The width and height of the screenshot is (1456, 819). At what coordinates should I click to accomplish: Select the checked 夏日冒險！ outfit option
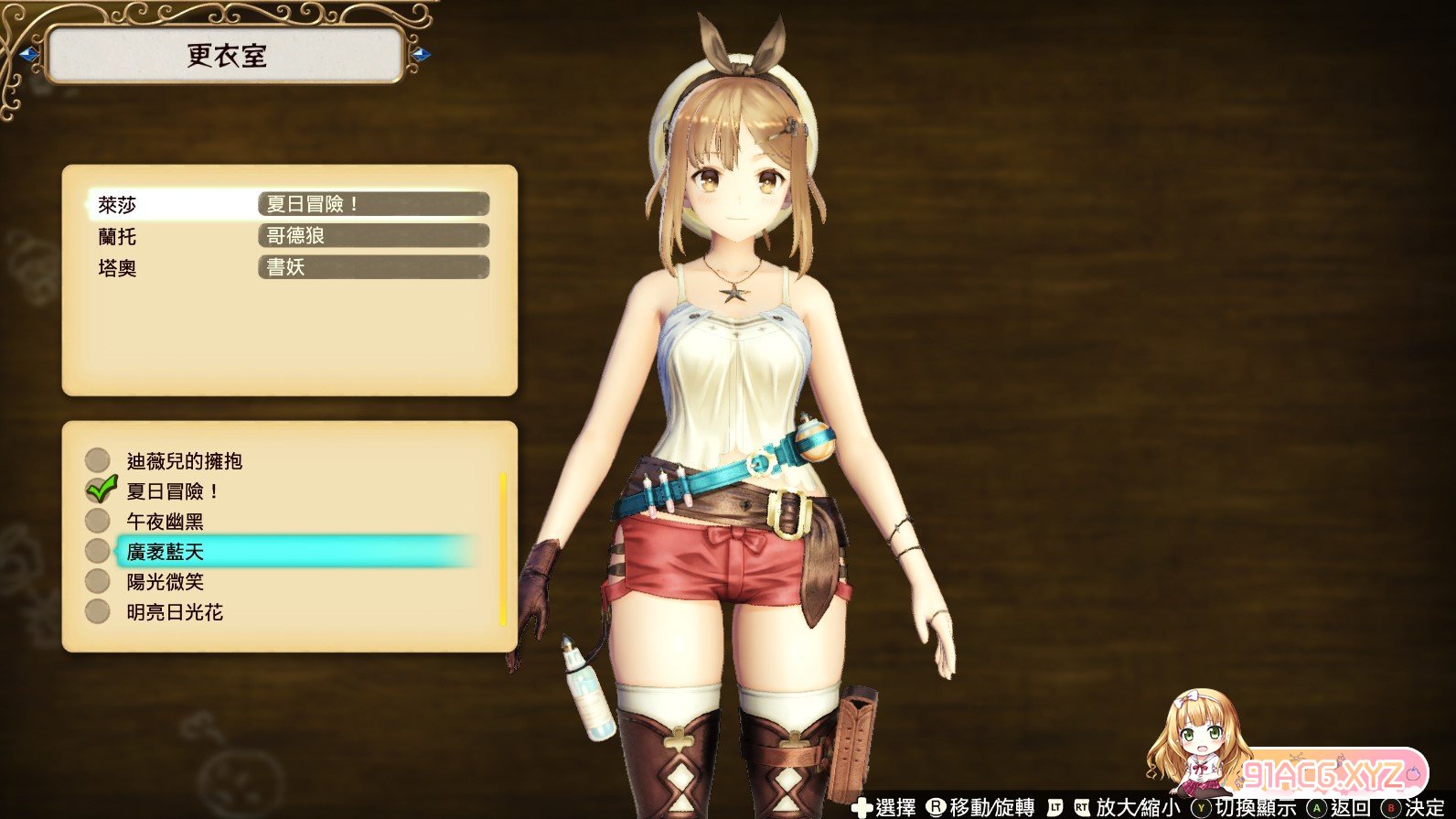tap(172, 491)
